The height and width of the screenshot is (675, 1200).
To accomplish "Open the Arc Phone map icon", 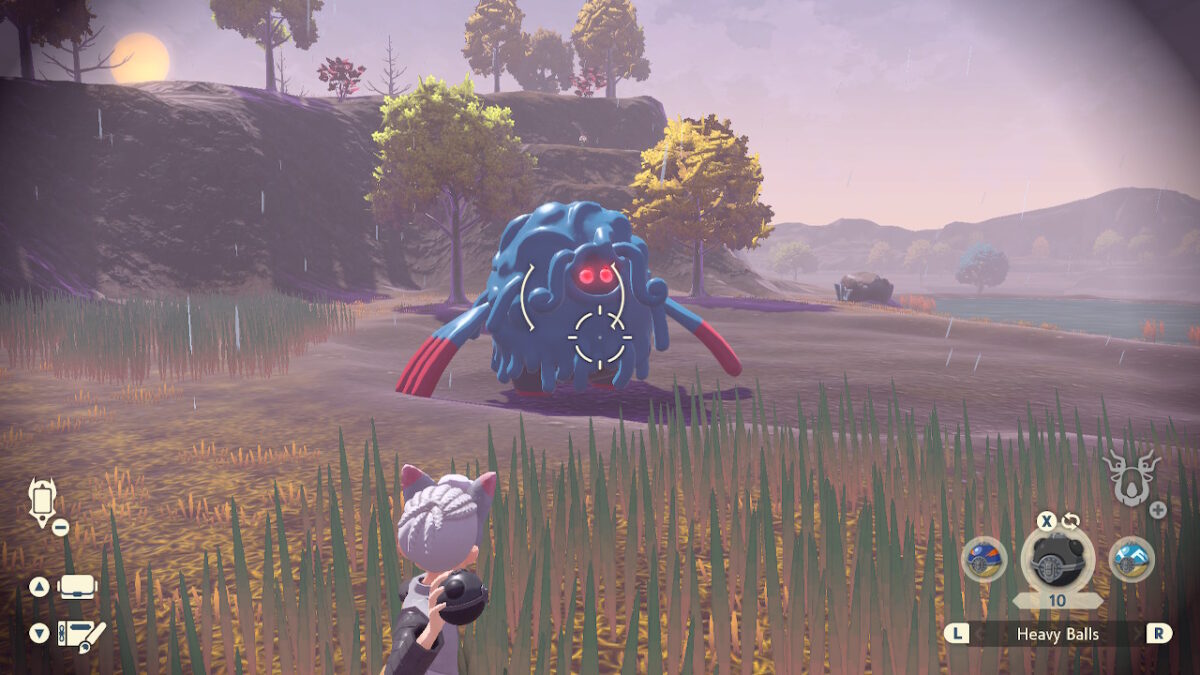I will click(x=43, y=501).
